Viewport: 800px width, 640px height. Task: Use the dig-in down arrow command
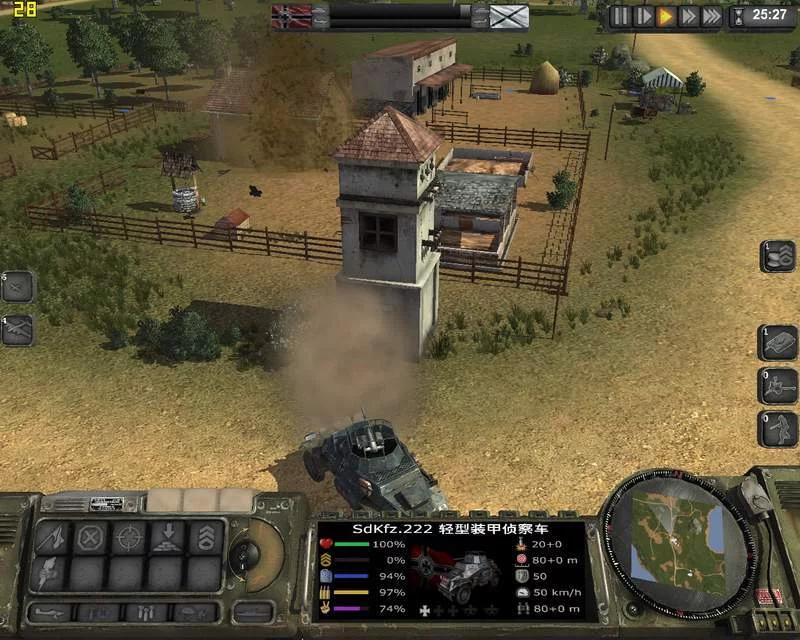click(x=167, y=538)
